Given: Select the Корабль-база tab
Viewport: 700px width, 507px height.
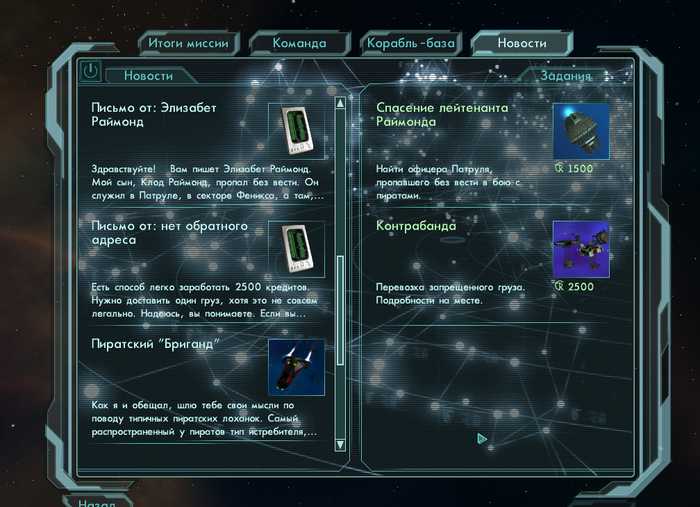Looking at the screenshot, I should 410,43.
